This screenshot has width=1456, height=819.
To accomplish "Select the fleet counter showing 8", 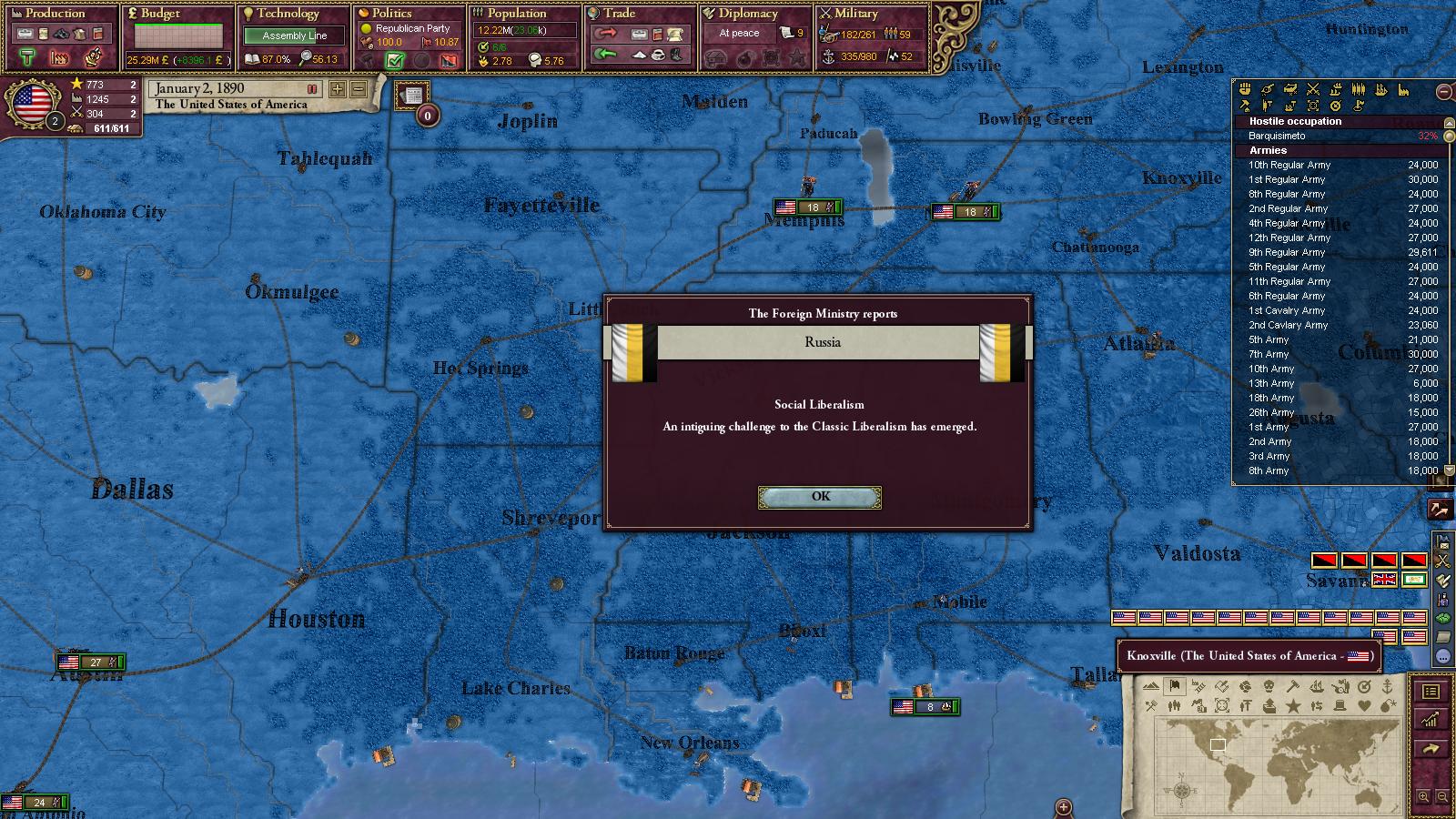I will 925,707.
